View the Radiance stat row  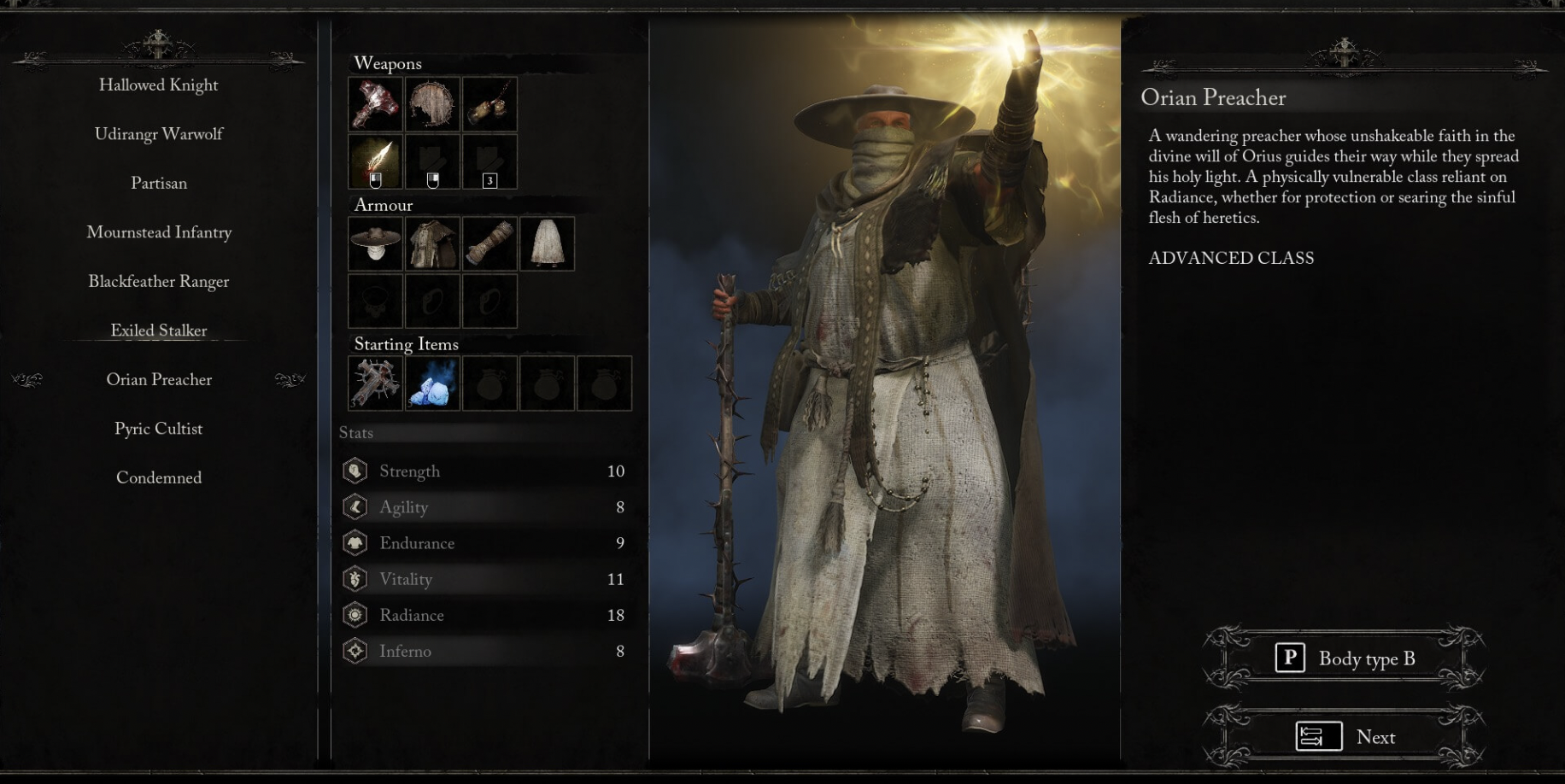tap(484, 615)
